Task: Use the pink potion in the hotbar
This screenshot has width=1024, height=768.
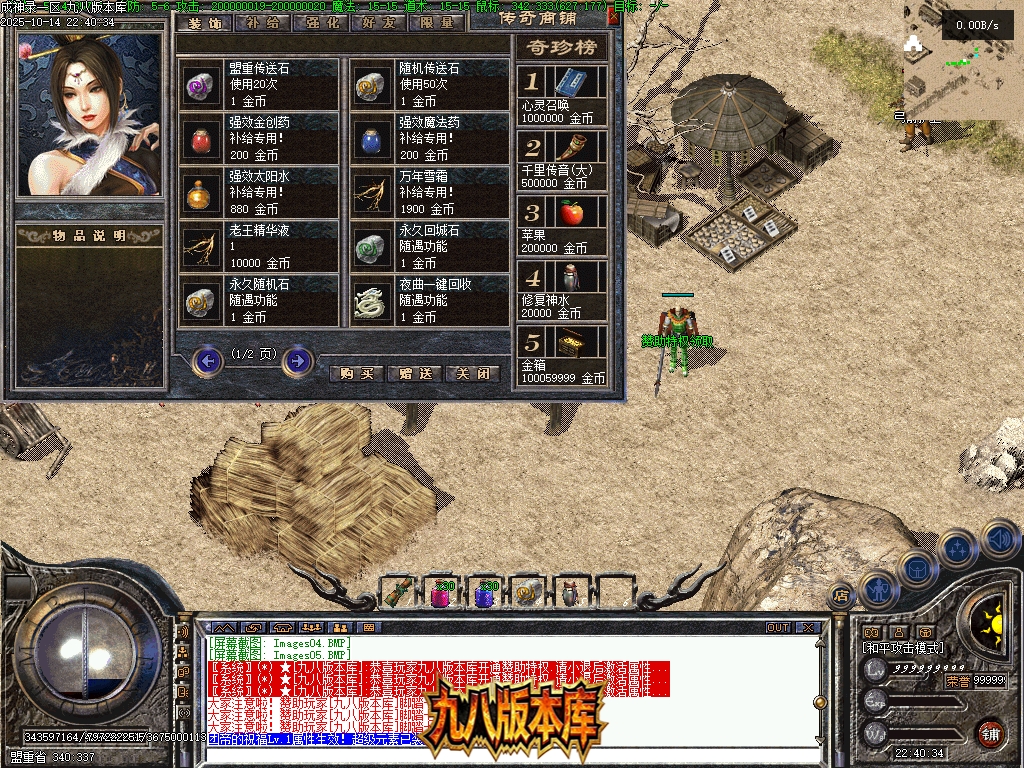Action: tap(439, 594)
